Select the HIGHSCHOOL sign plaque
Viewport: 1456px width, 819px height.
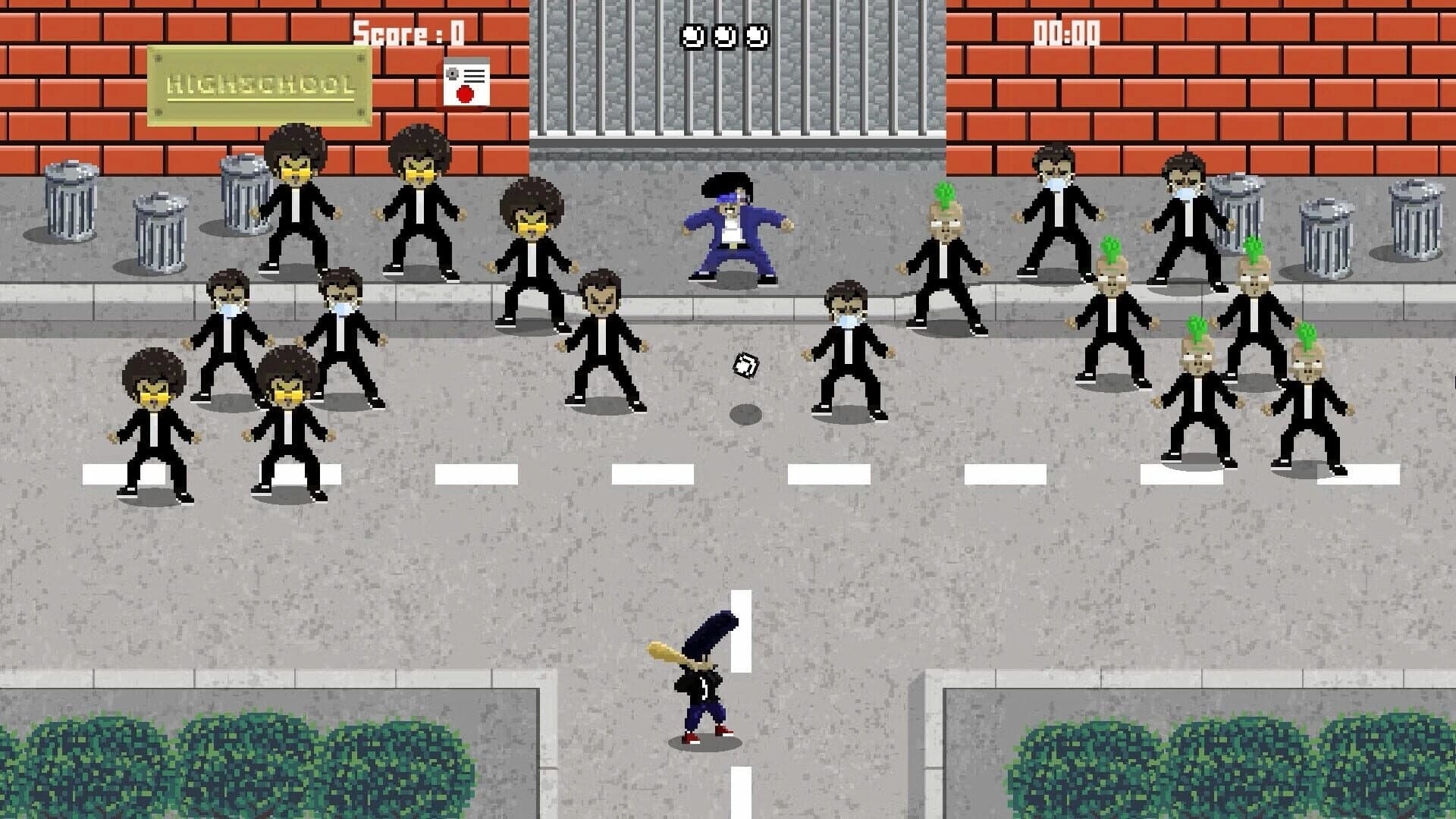(258, 83)
